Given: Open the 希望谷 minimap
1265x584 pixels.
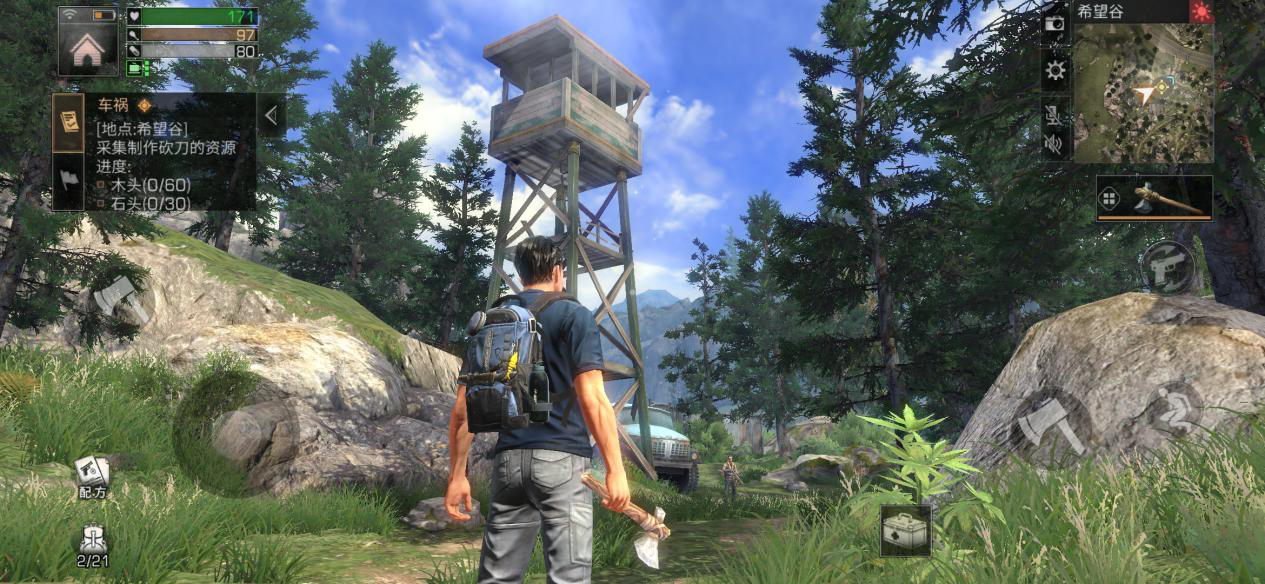Looking at the screenshot, I should pos(1142,92).
